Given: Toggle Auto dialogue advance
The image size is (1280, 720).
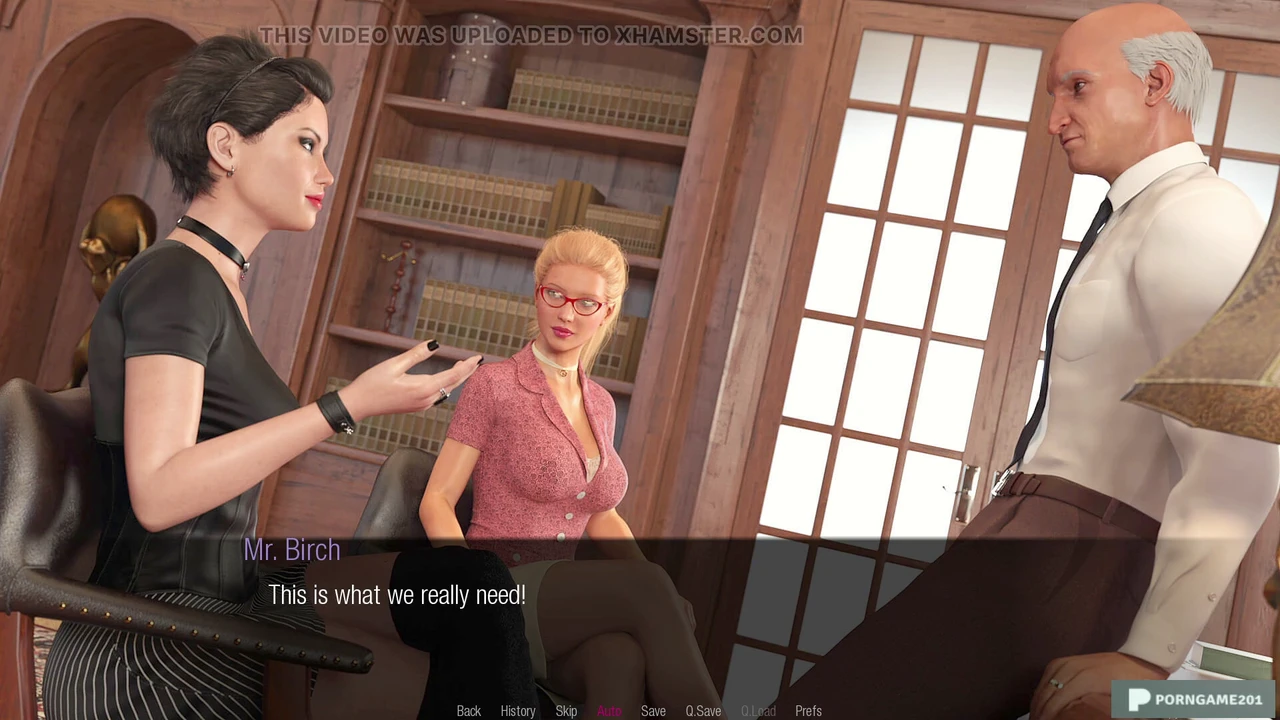Looking at the screenshot, I should click(609, 711).
